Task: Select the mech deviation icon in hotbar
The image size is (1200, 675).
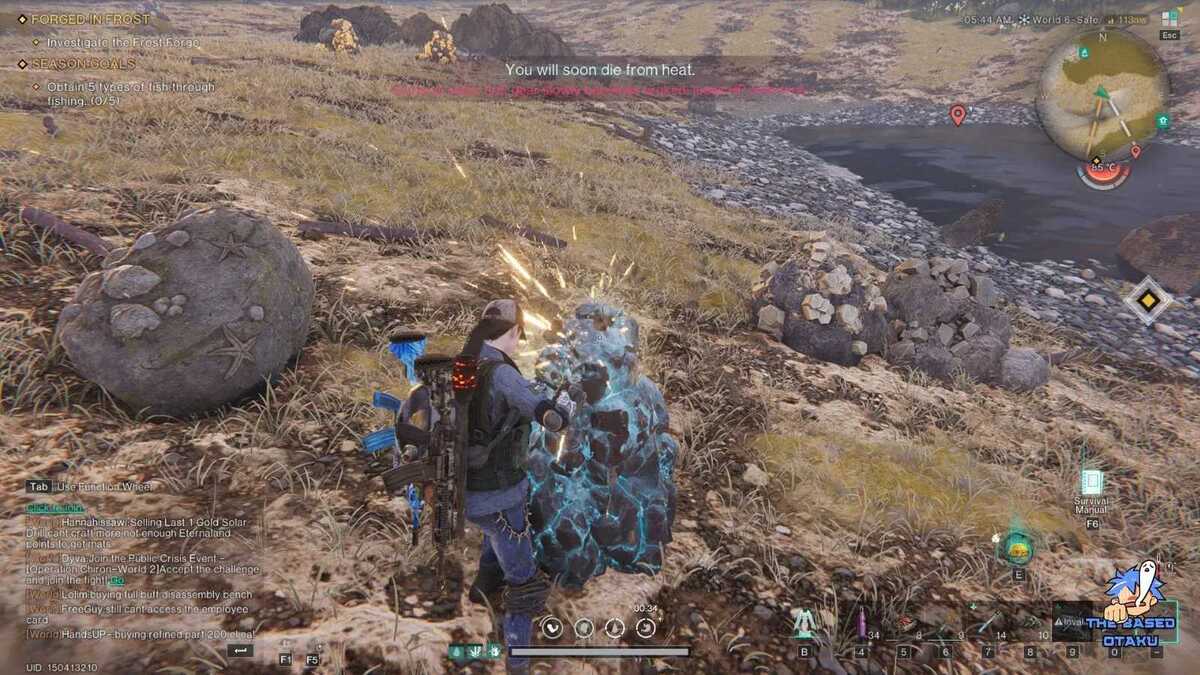Action: coord(804,624)
